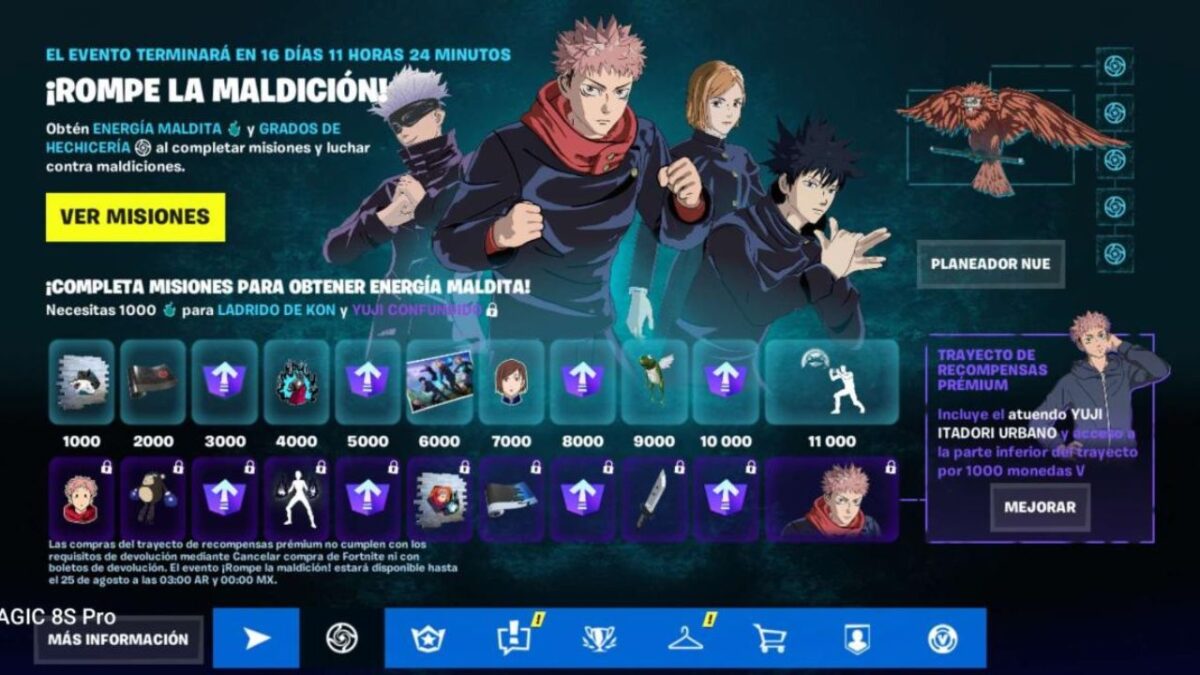Screen dimensions: 1200x675
Task: Pick the 9000 winged frog reward
Action: click(x=654, y=381)
